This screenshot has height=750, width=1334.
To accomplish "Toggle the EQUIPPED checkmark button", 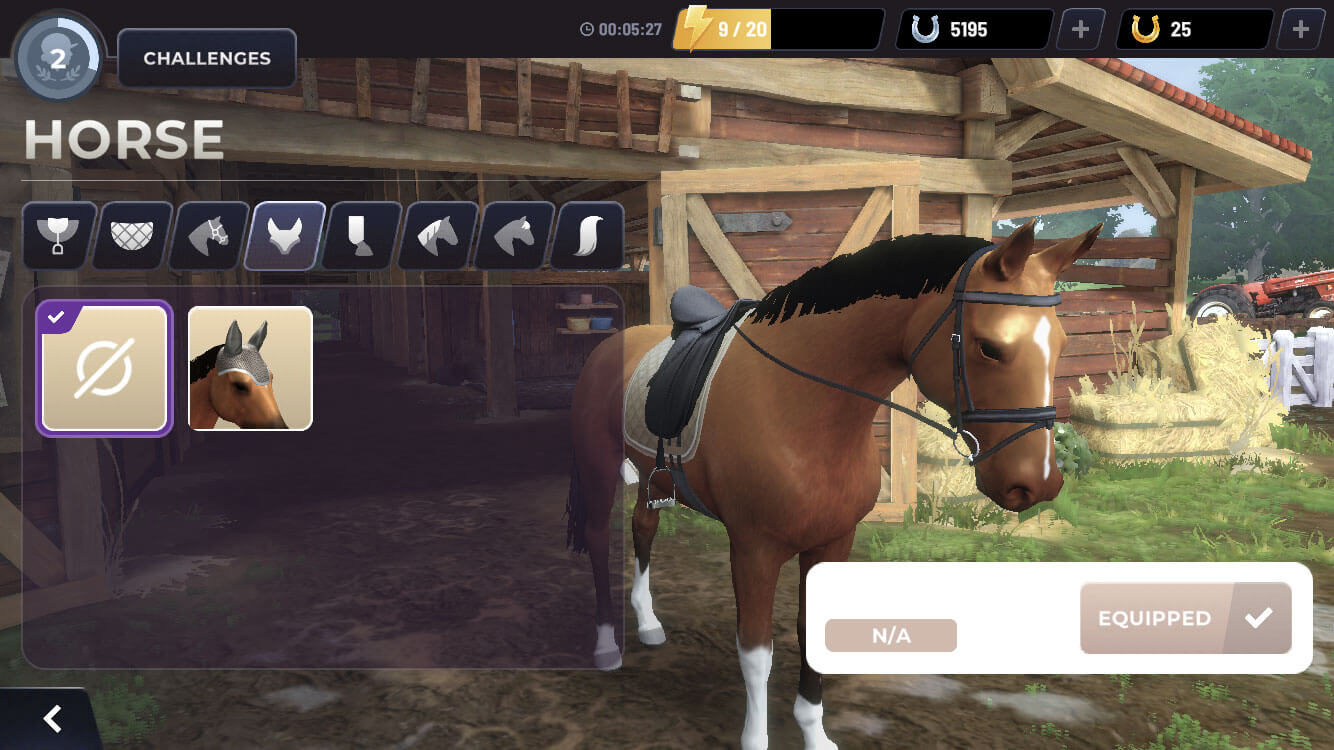I will [1185, 617].
